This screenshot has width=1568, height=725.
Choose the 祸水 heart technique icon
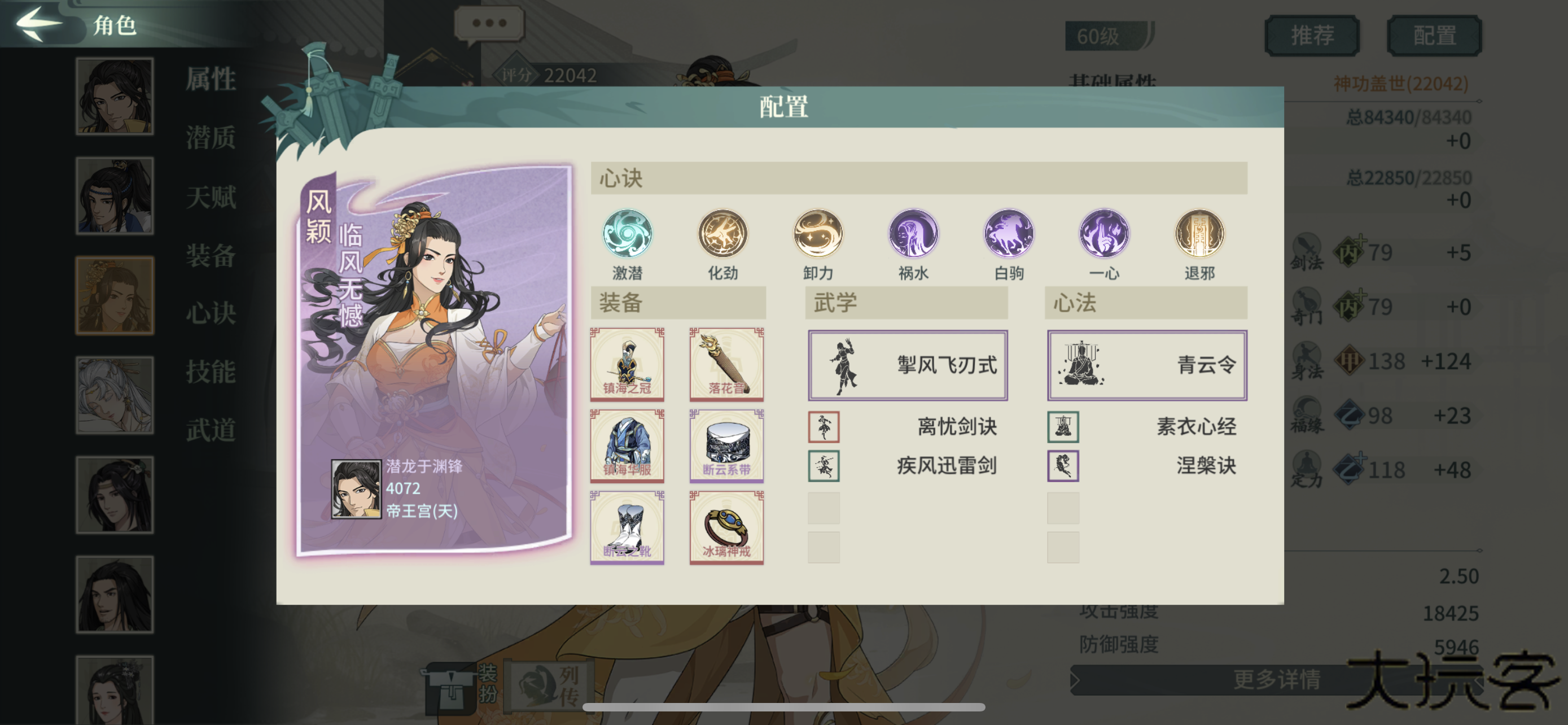[x=913, y=234]
